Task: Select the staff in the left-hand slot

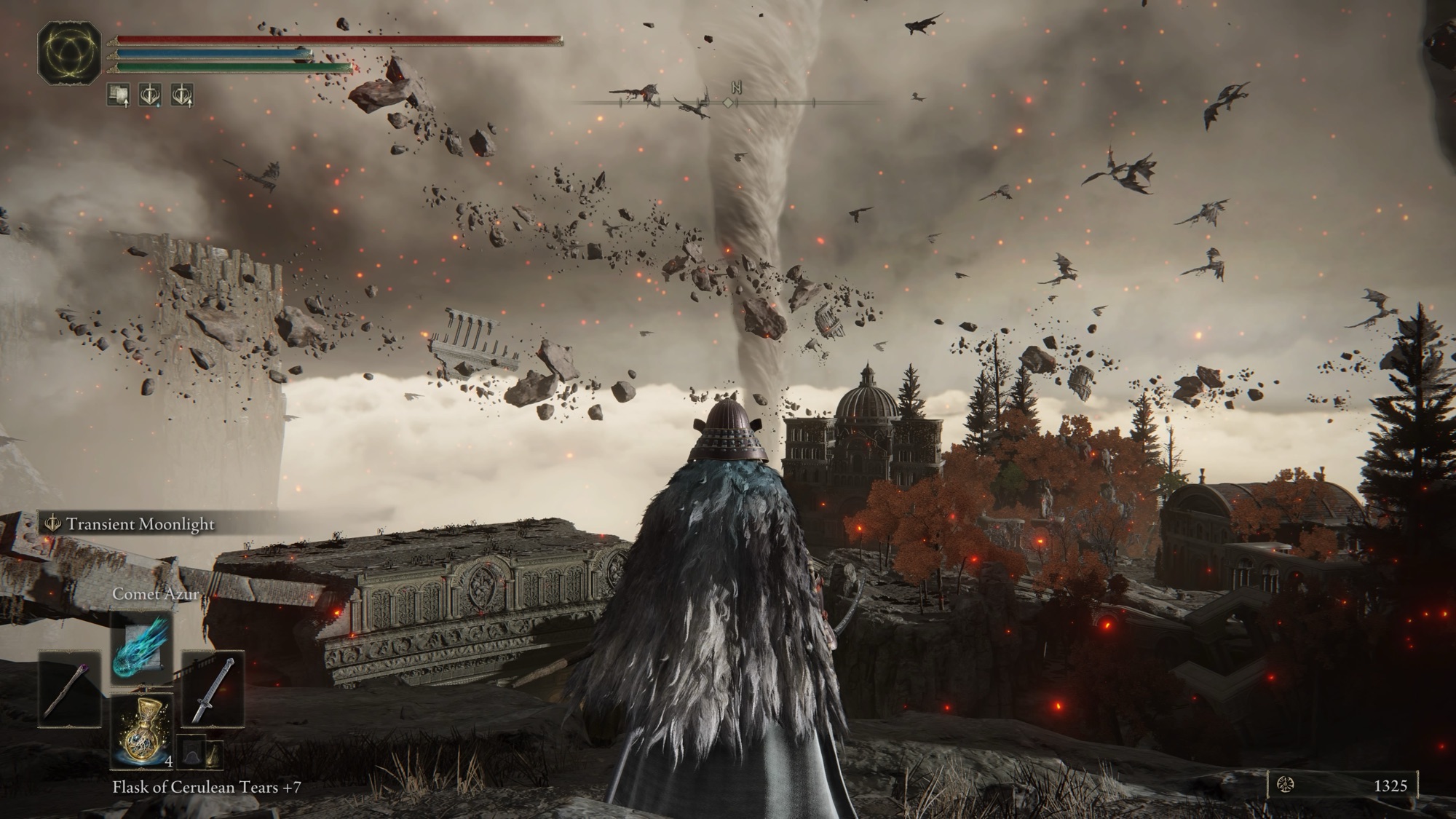Action: (70, 689)
